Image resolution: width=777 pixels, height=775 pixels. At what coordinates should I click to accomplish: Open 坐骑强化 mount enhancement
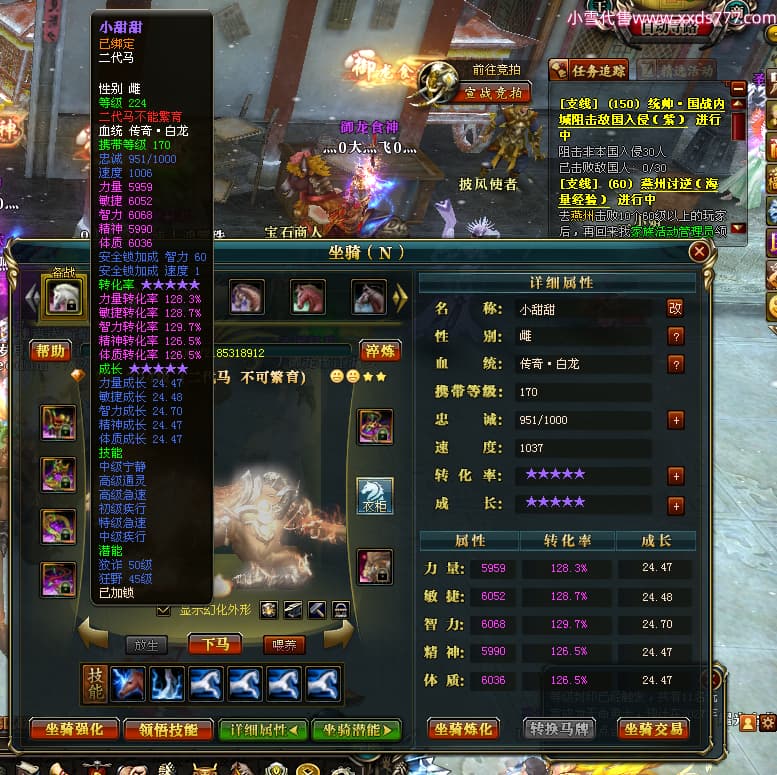click(x=74, y=729)
